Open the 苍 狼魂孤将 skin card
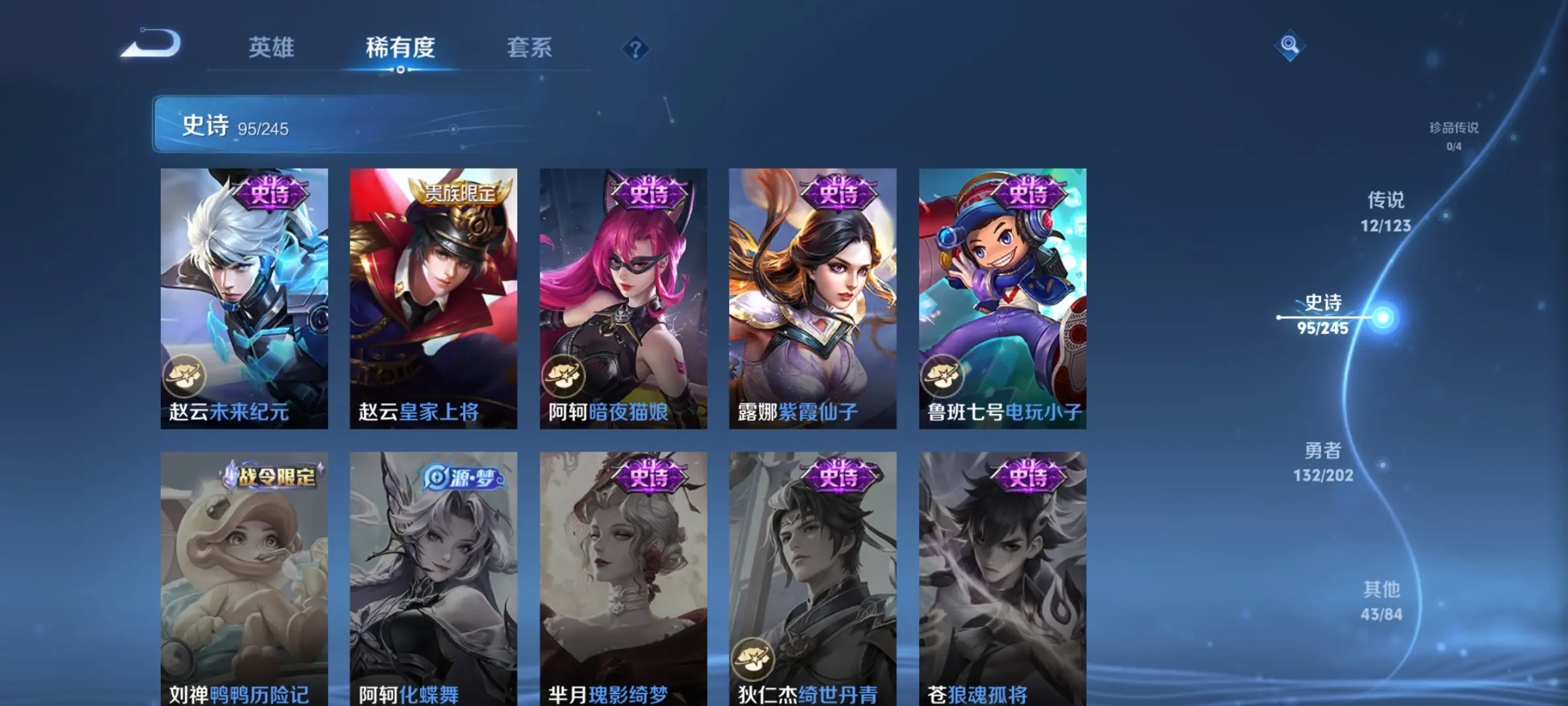The height and width of the screenshot is (706, 1568). tap(1002, 579)
